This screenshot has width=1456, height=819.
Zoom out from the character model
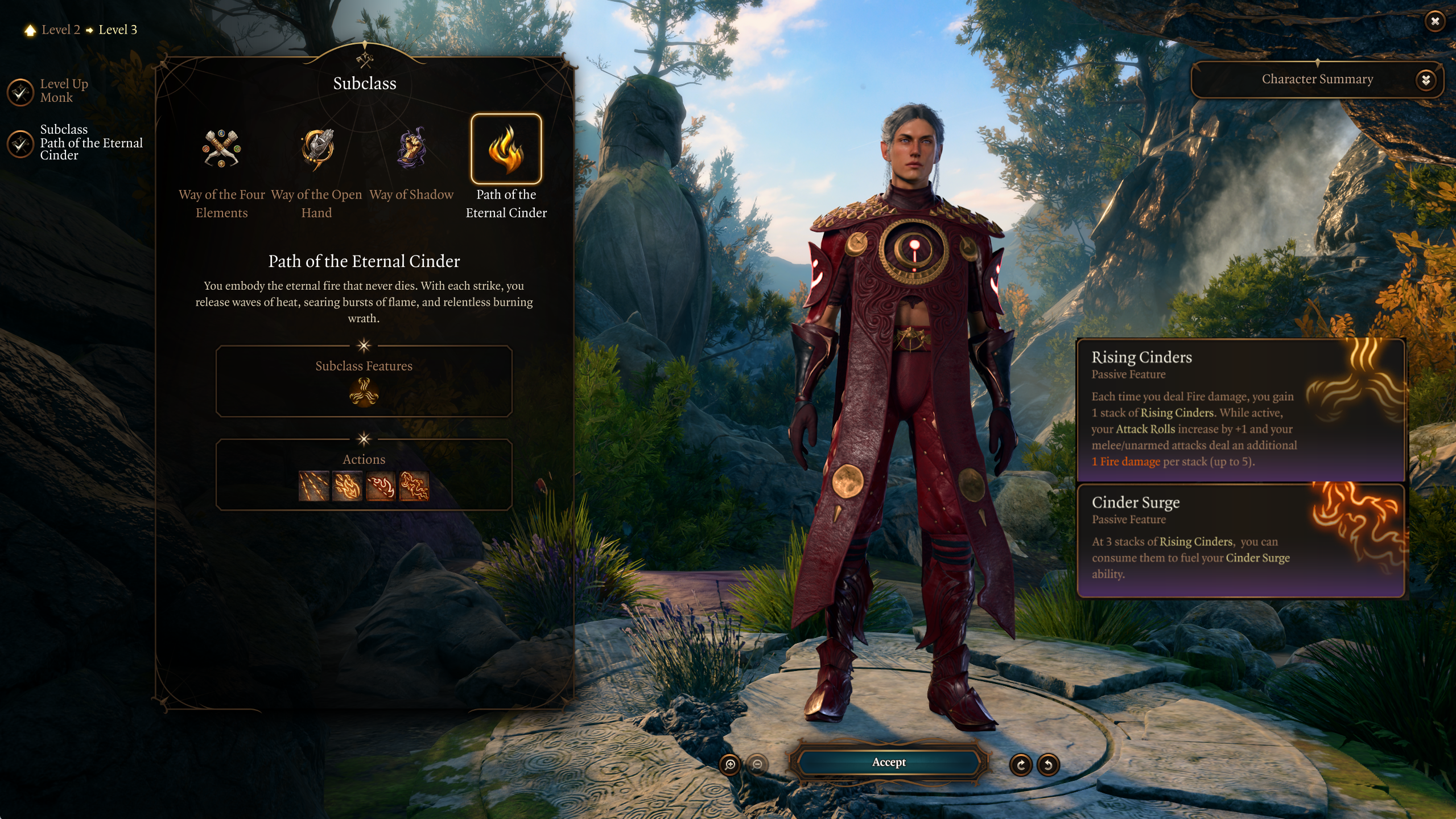click(757, 764)
